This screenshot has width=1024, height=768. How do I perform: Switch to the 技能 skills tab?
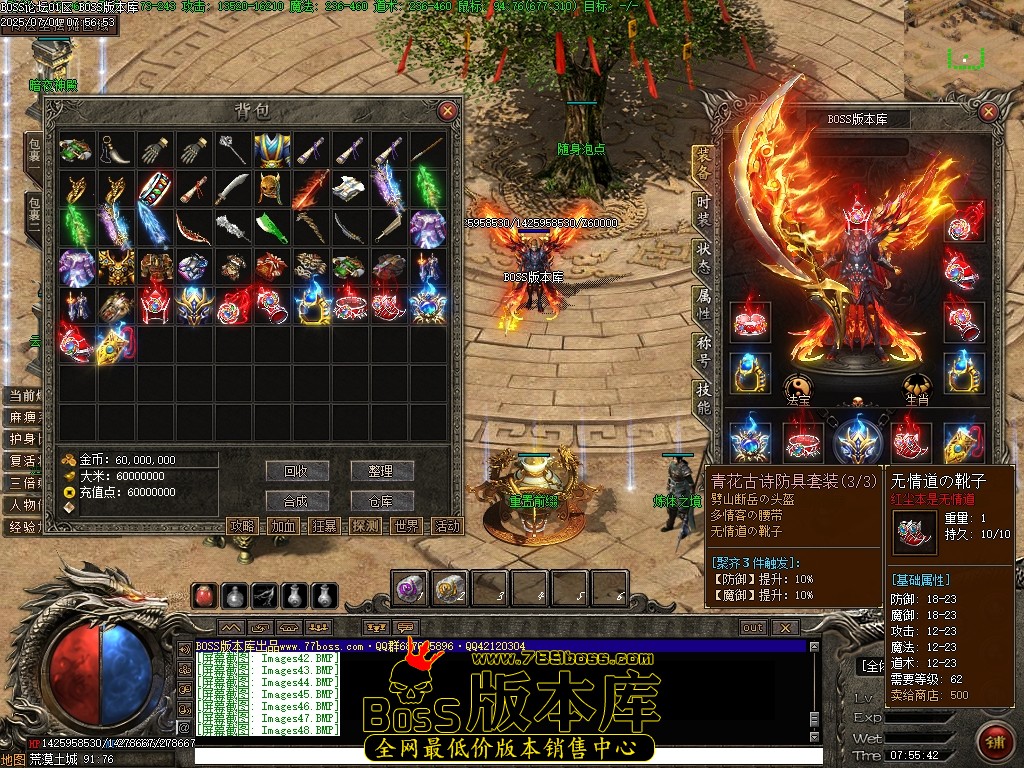click(703, 399)
